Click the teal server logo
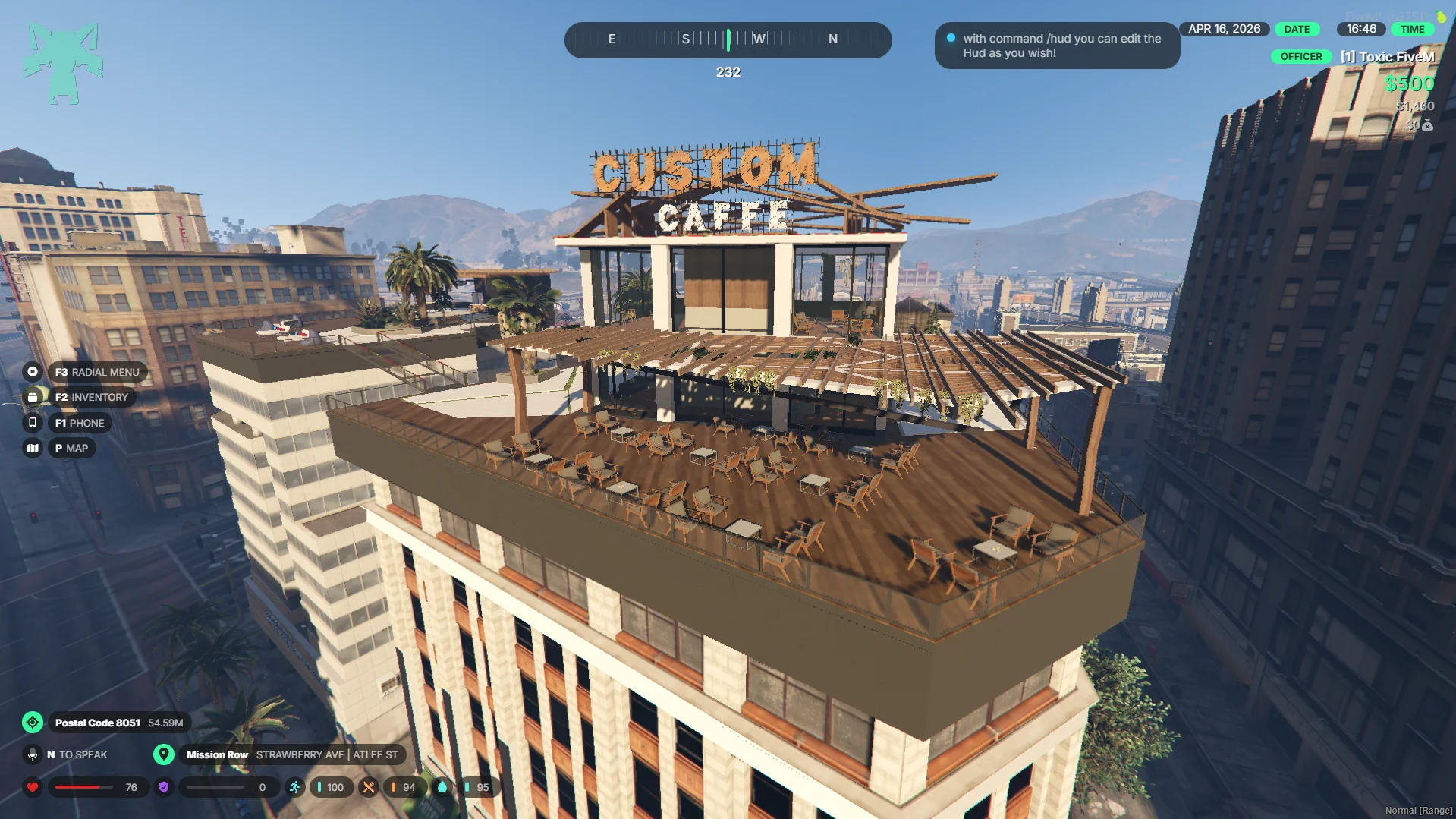The image size is (1456, 819). (x=63, y=63)
